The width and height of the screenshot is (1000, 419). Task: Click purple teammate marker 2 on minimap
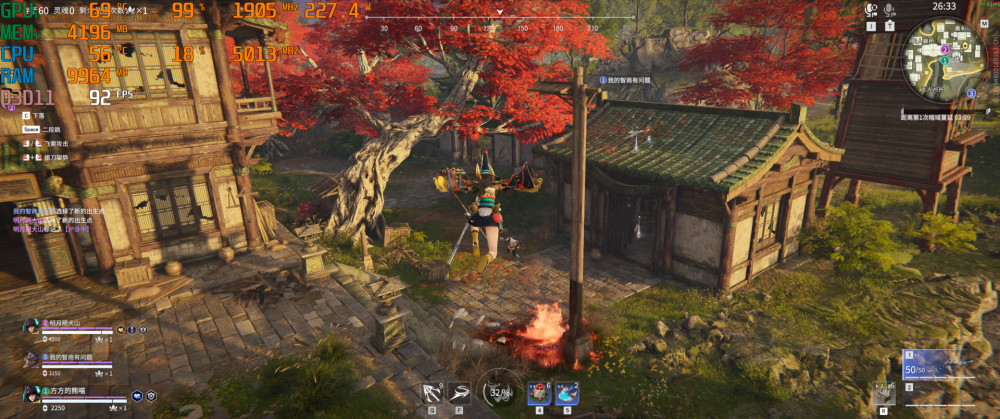pos(945,48)
